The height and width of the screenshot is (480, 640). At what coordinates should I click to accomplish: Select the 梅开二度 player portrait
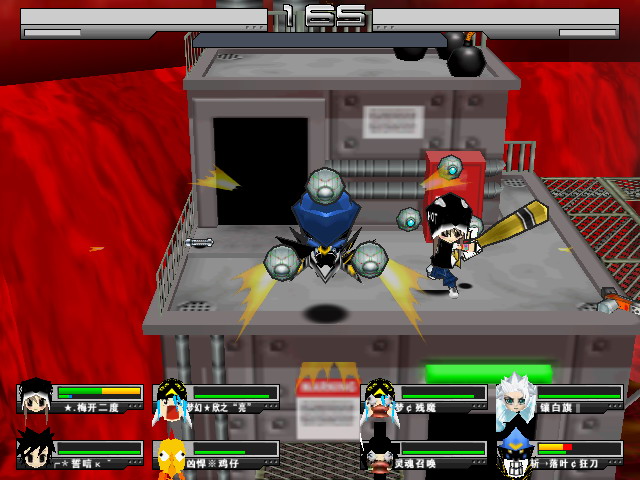(36, 397)
